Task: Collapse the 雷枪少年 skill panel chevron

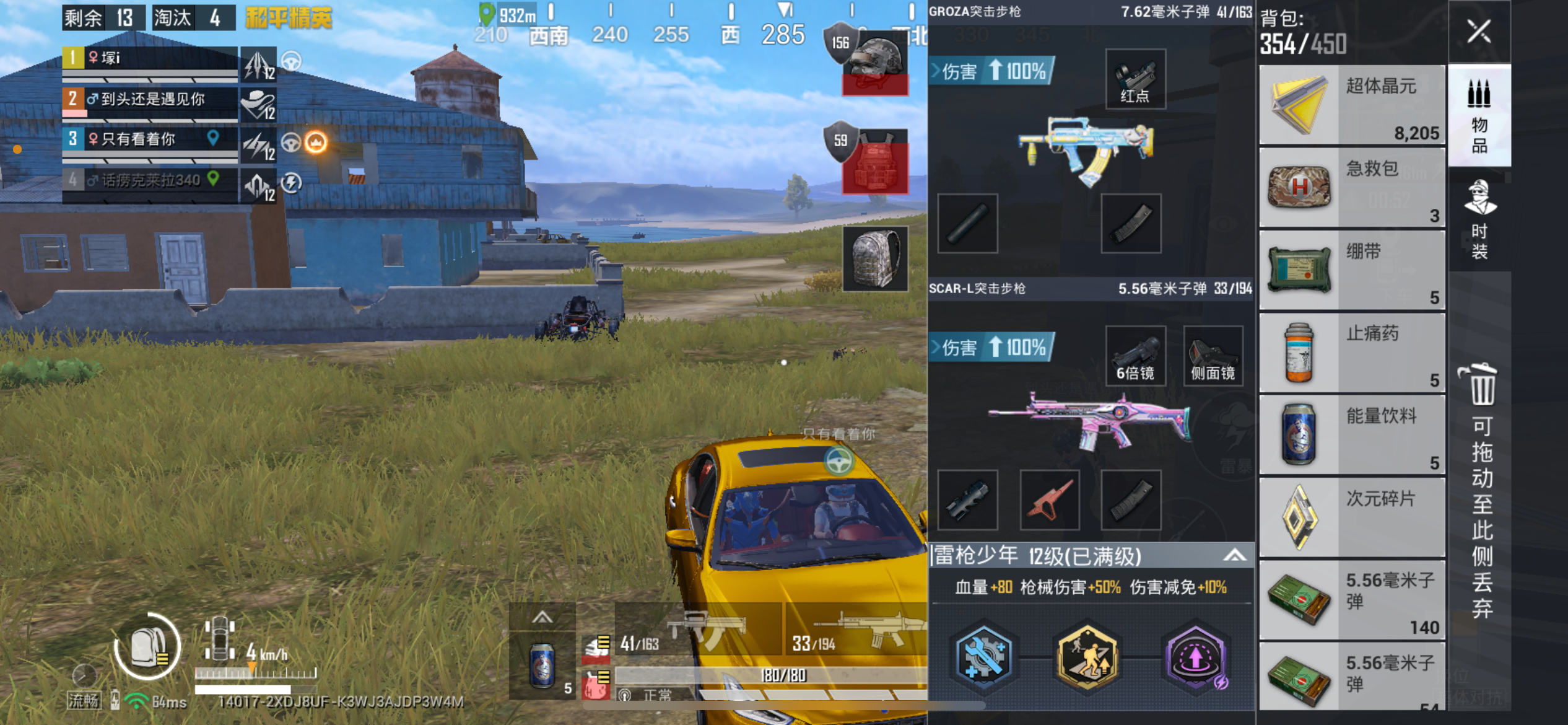Action: [x=1240, y=556]
